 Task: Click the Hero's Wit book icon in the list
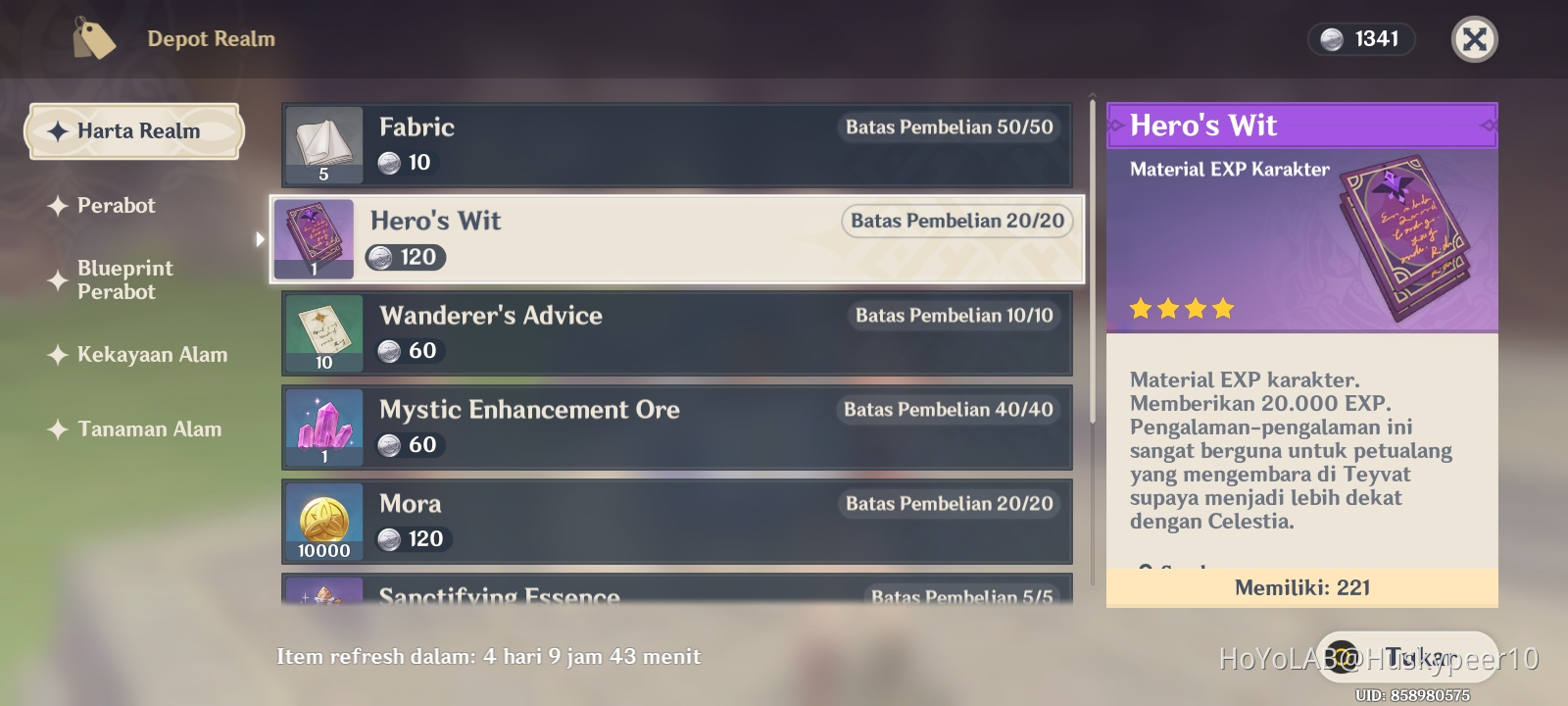coord(314,237)
